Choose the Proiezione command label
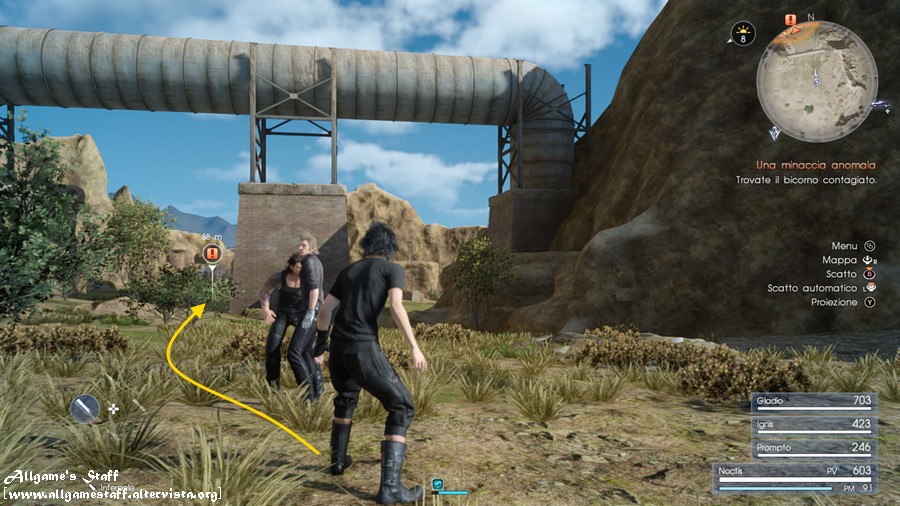This screenshot has height=506, width=900. click(834, 302)
